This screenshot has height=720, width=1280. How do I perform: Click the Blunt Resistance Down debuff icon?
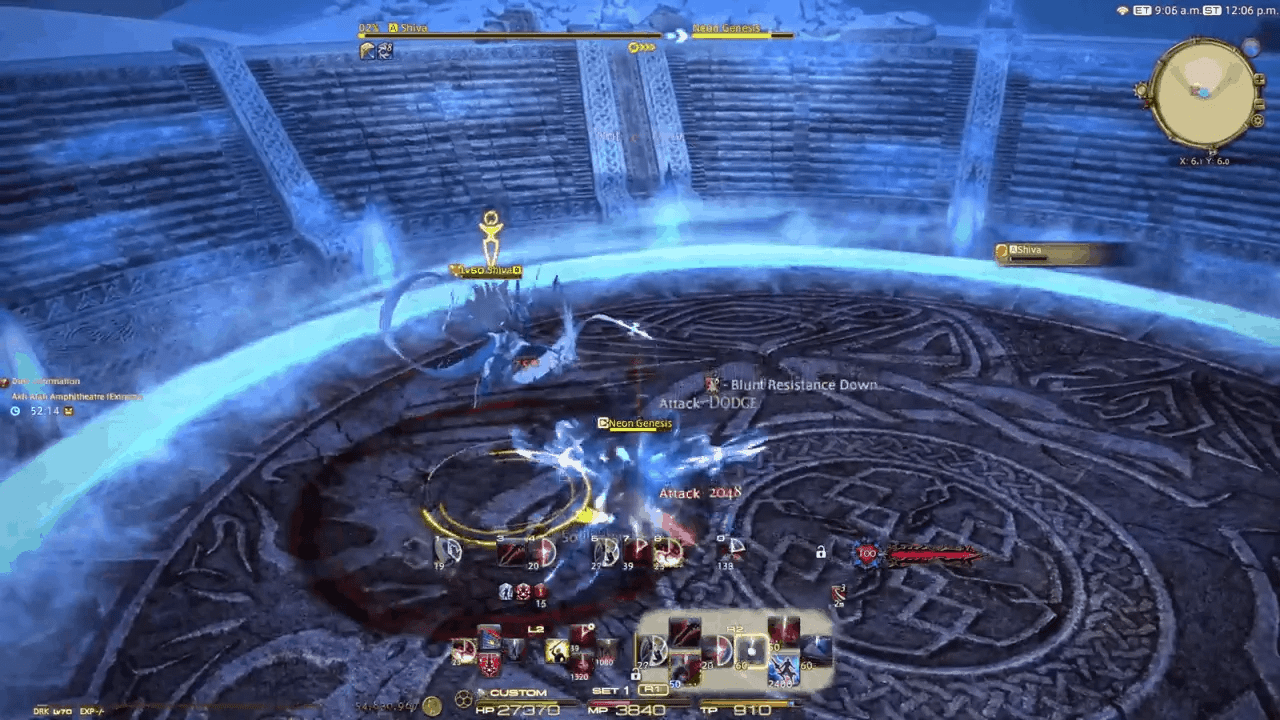tap(712, 384)
